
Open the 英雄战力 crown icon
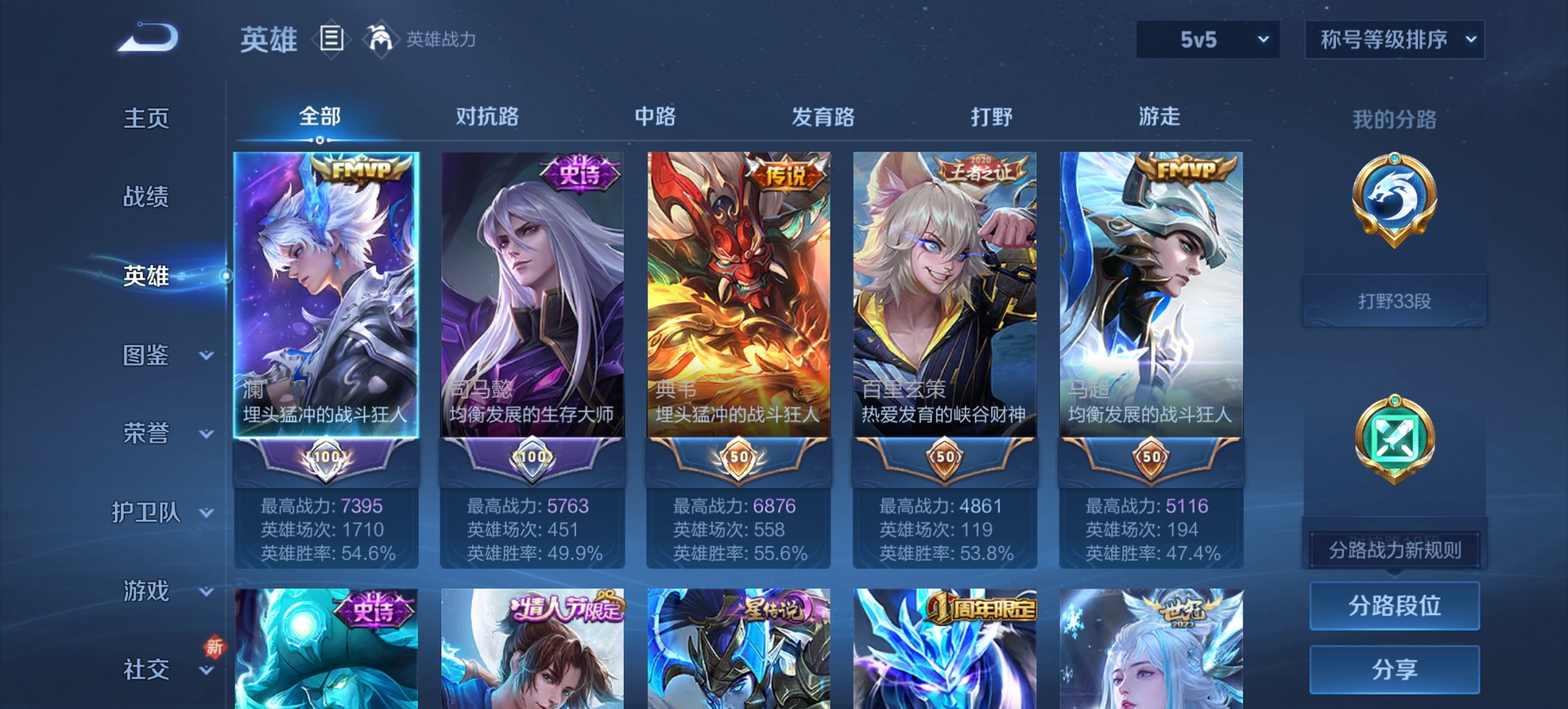(x=381, y=40)
